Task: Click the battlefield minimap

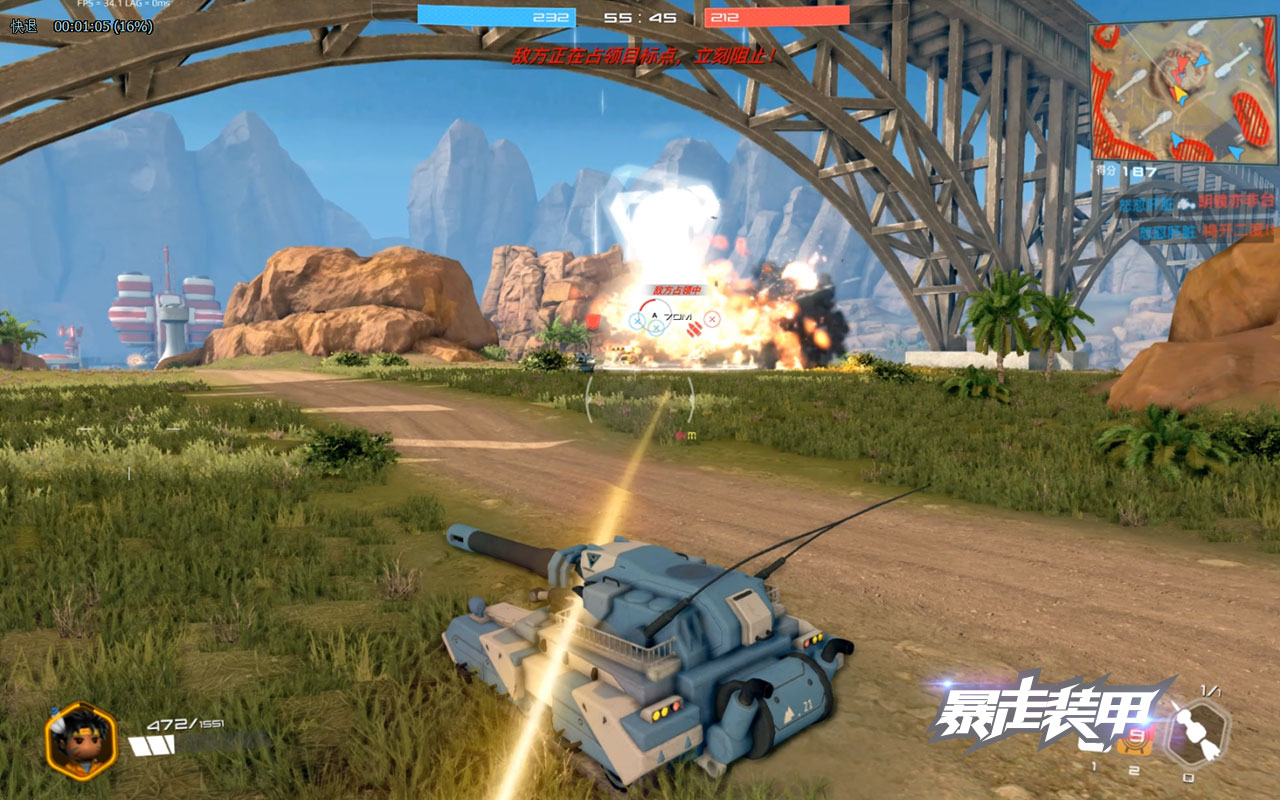Action: pyautogui.click(x=1183, y=92)
